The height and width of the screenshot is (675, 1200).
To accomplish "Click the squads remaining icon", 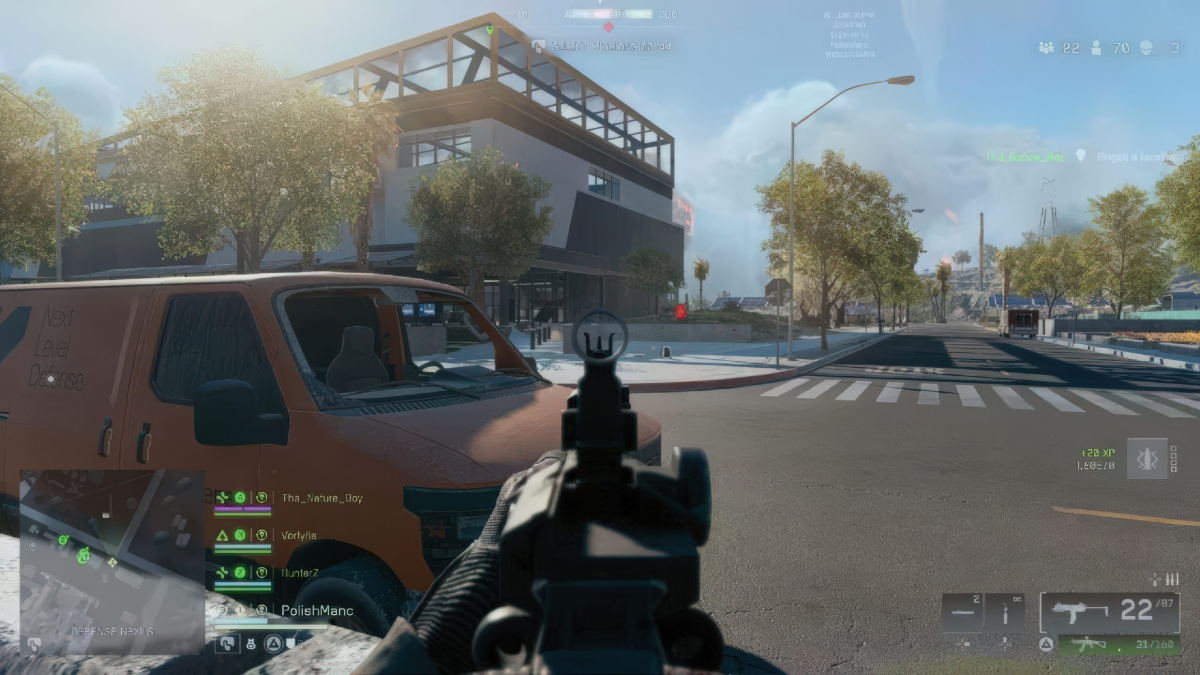I will click(1047, 47).
